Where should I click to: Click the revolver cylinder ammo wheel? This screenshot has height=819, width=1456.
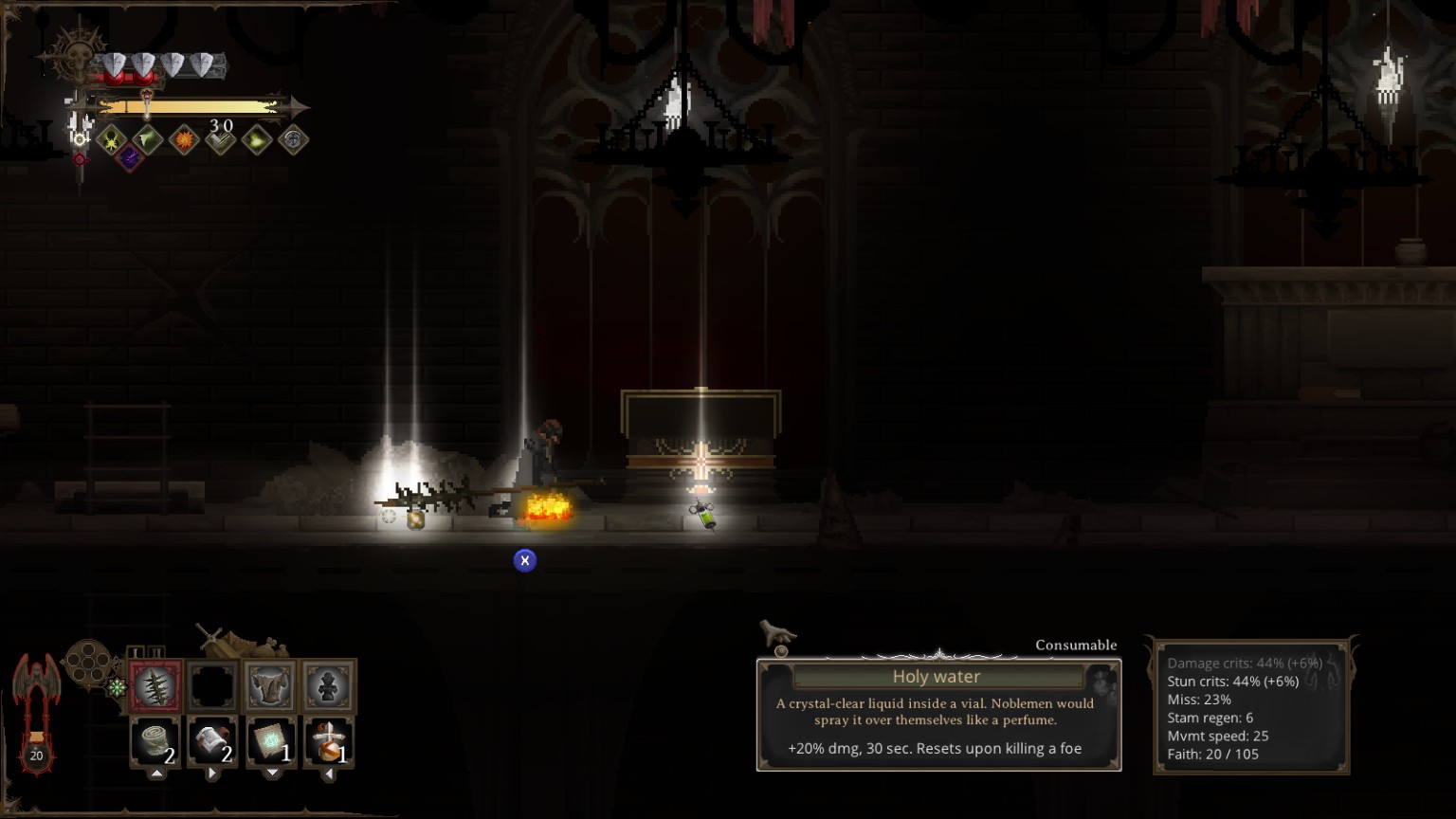tap(86, 662)
